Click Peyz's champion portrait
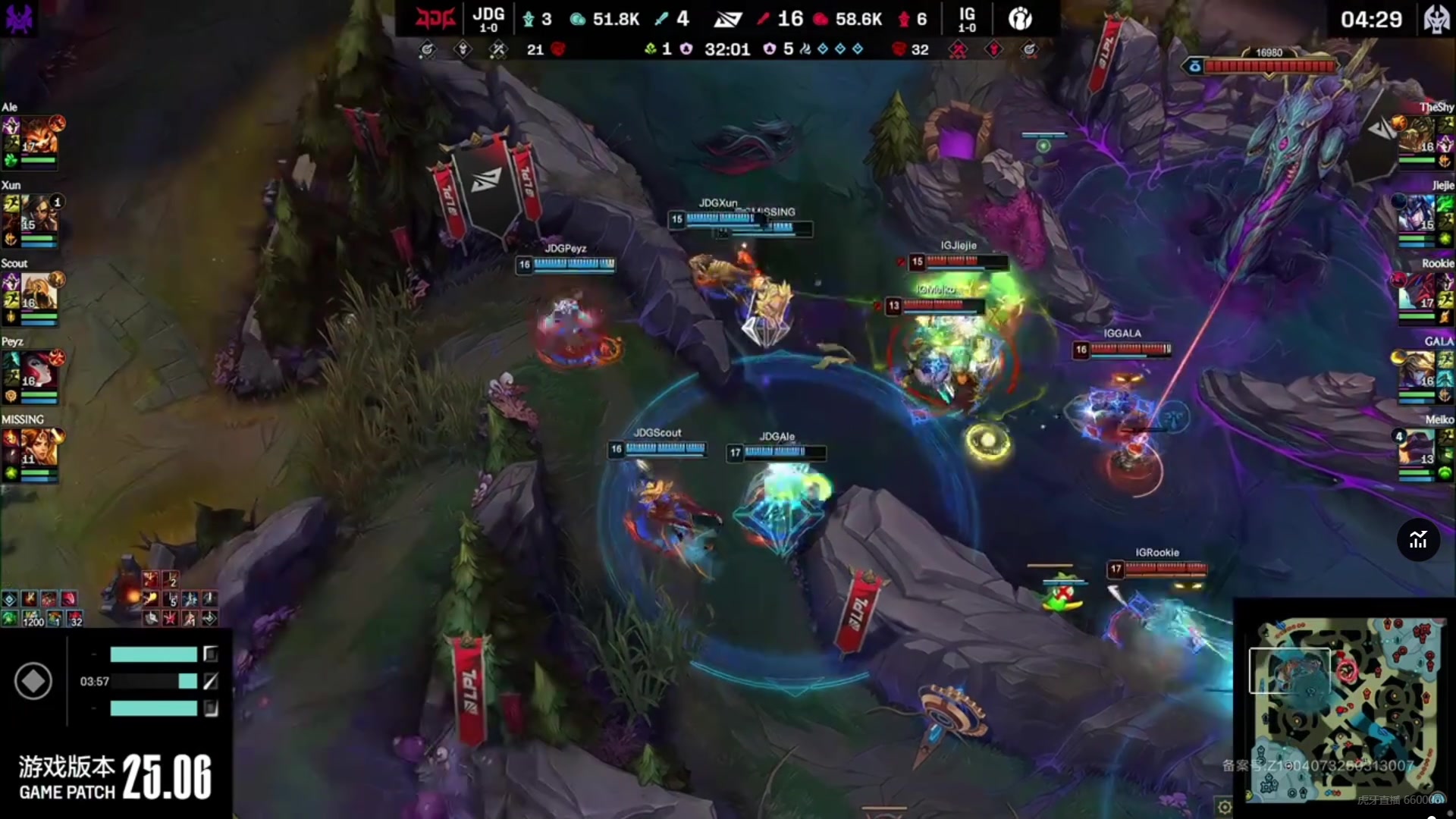Screen dimensions: 1456x819 click(39, 369)
